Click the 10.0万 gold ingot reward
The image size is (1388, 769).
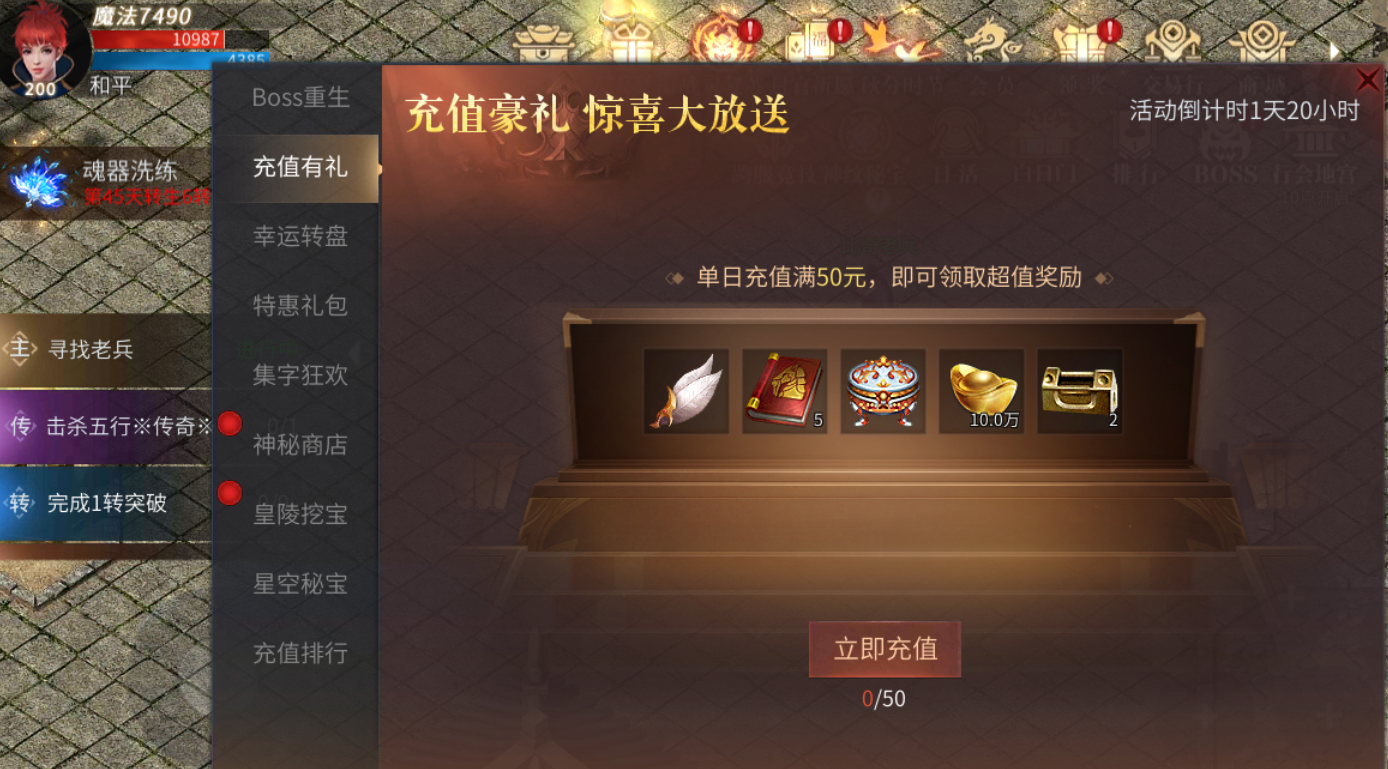981,391
